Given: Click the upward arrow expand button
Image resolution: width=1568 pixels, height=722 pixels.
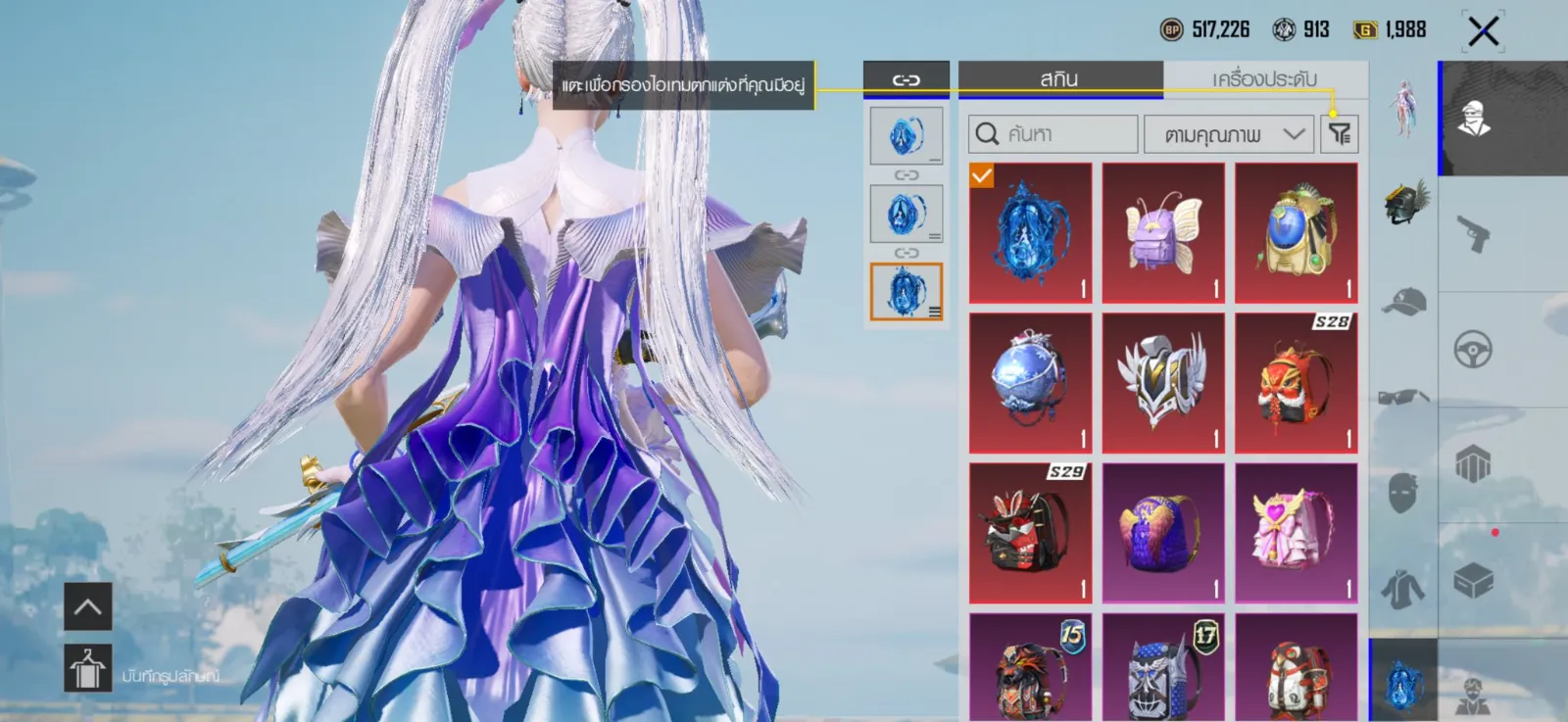Looking at the screenshot, I should pyautogui.click(x=88, y=606).
